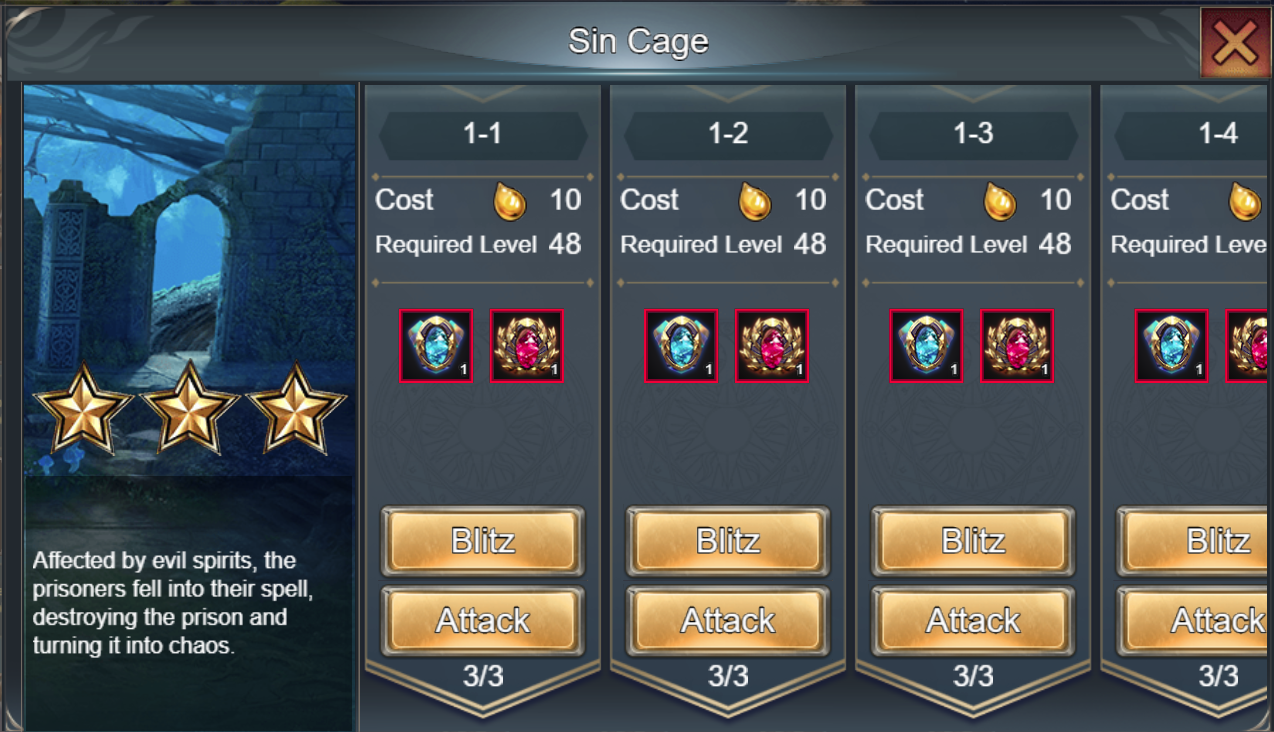Attack stage 1-3
1274x732 pixels.
(973, 621)
